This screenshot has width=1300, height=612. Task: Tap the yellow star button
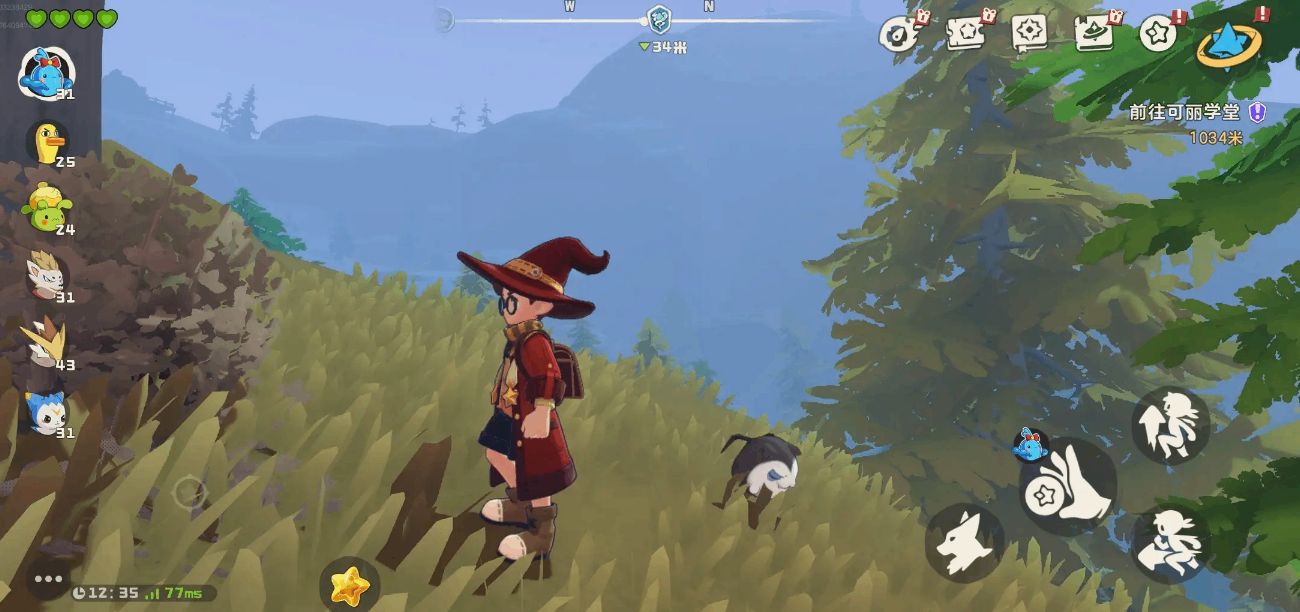(349, 585)
